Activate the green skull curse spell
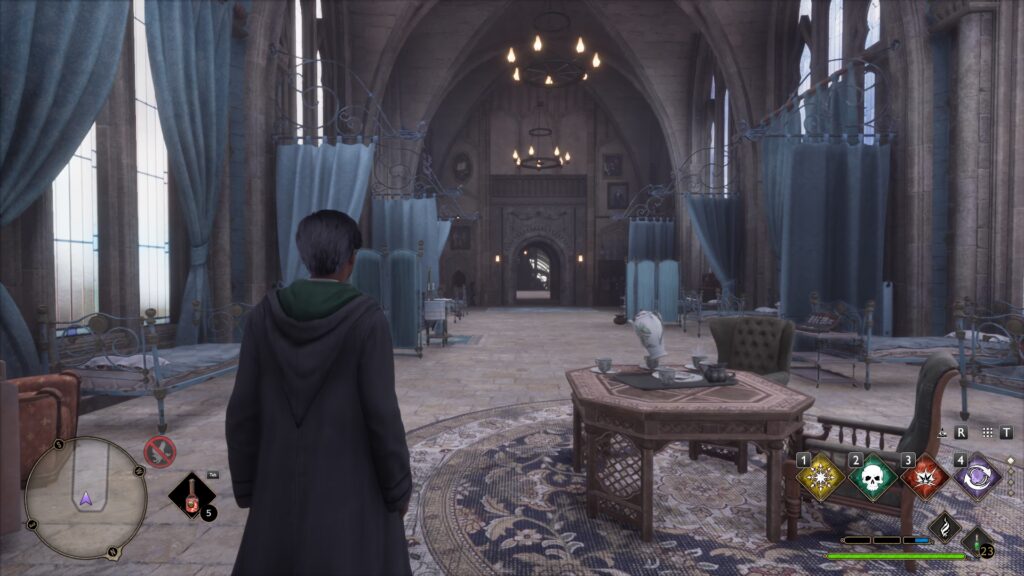1024x576 pixels. [x=873, y=477]
